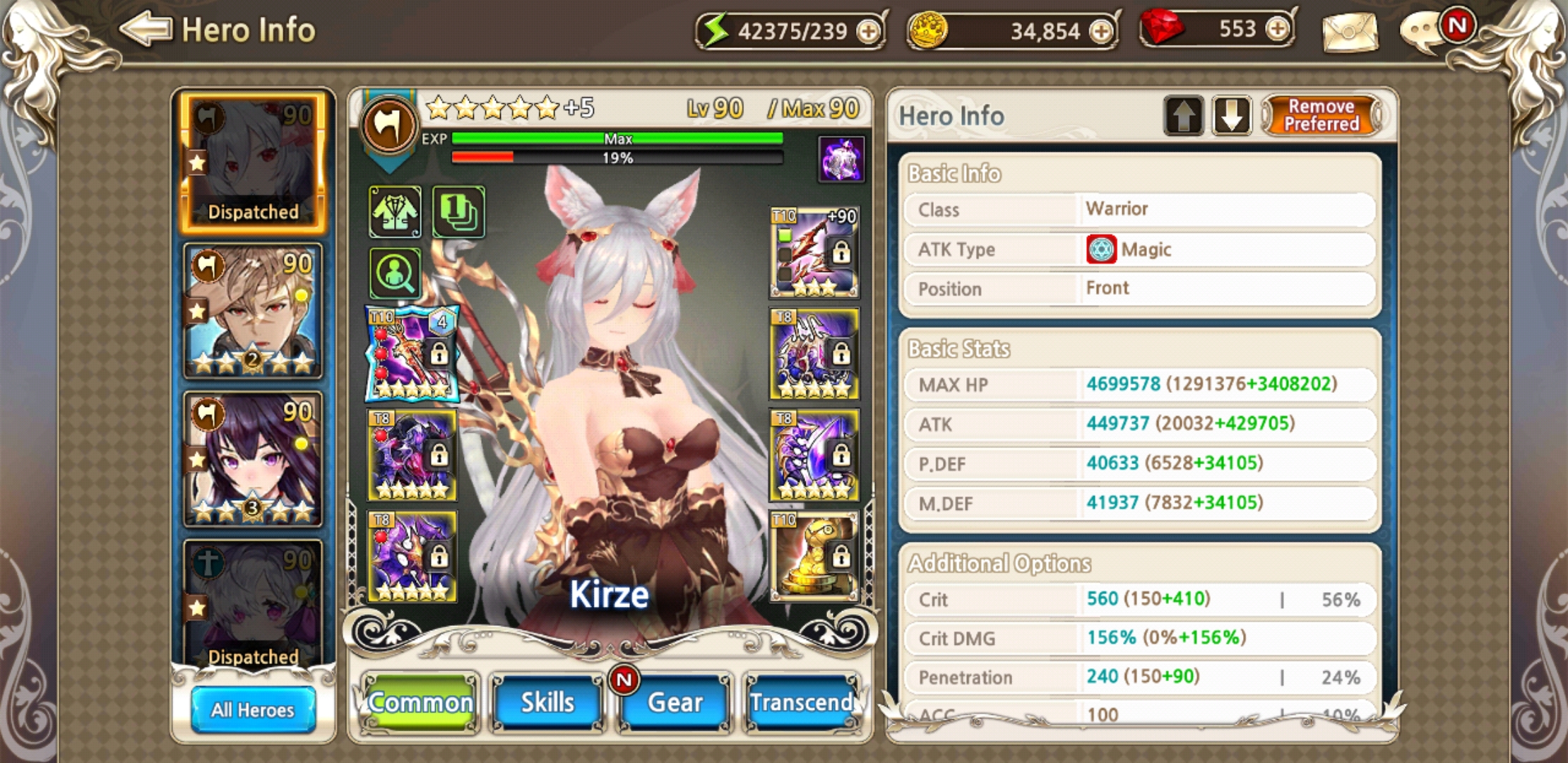Click the upward arrow next to Remove Preferred
1568x763 pixels.
coord(1184,116)
